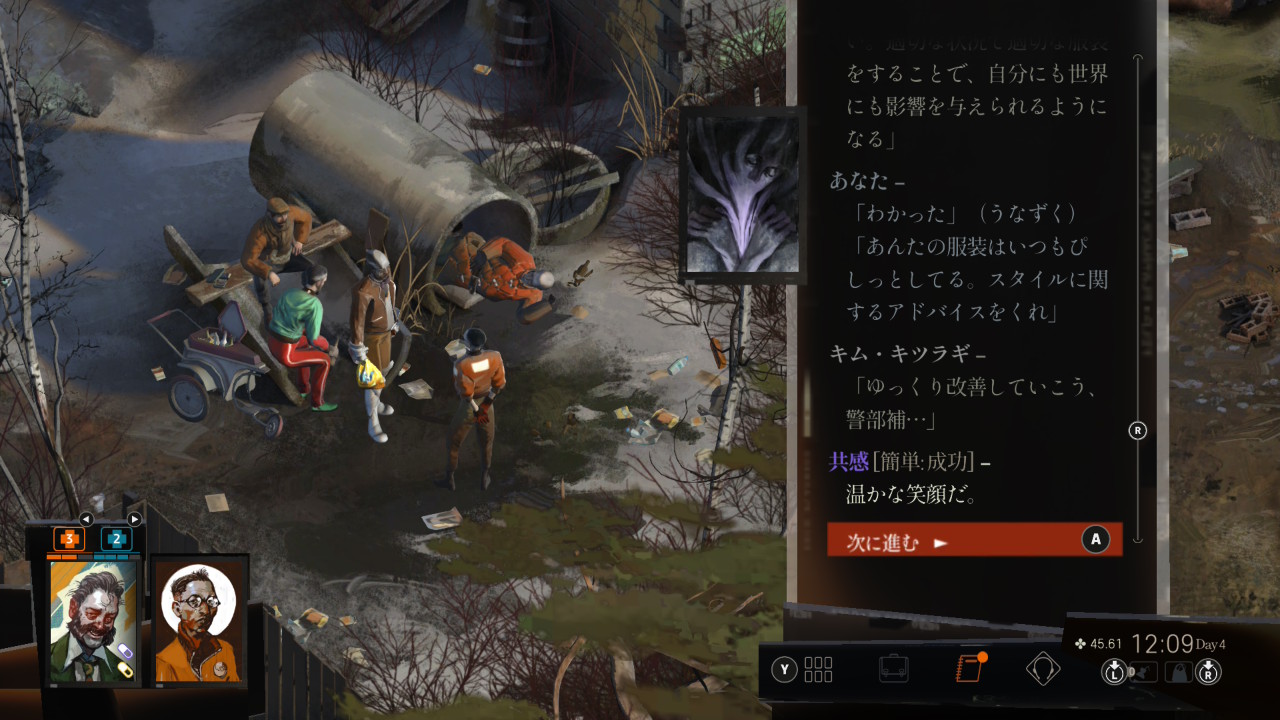Click the left arrow above the portraits
1280x720 pixels.
click(x=86, y=519)
